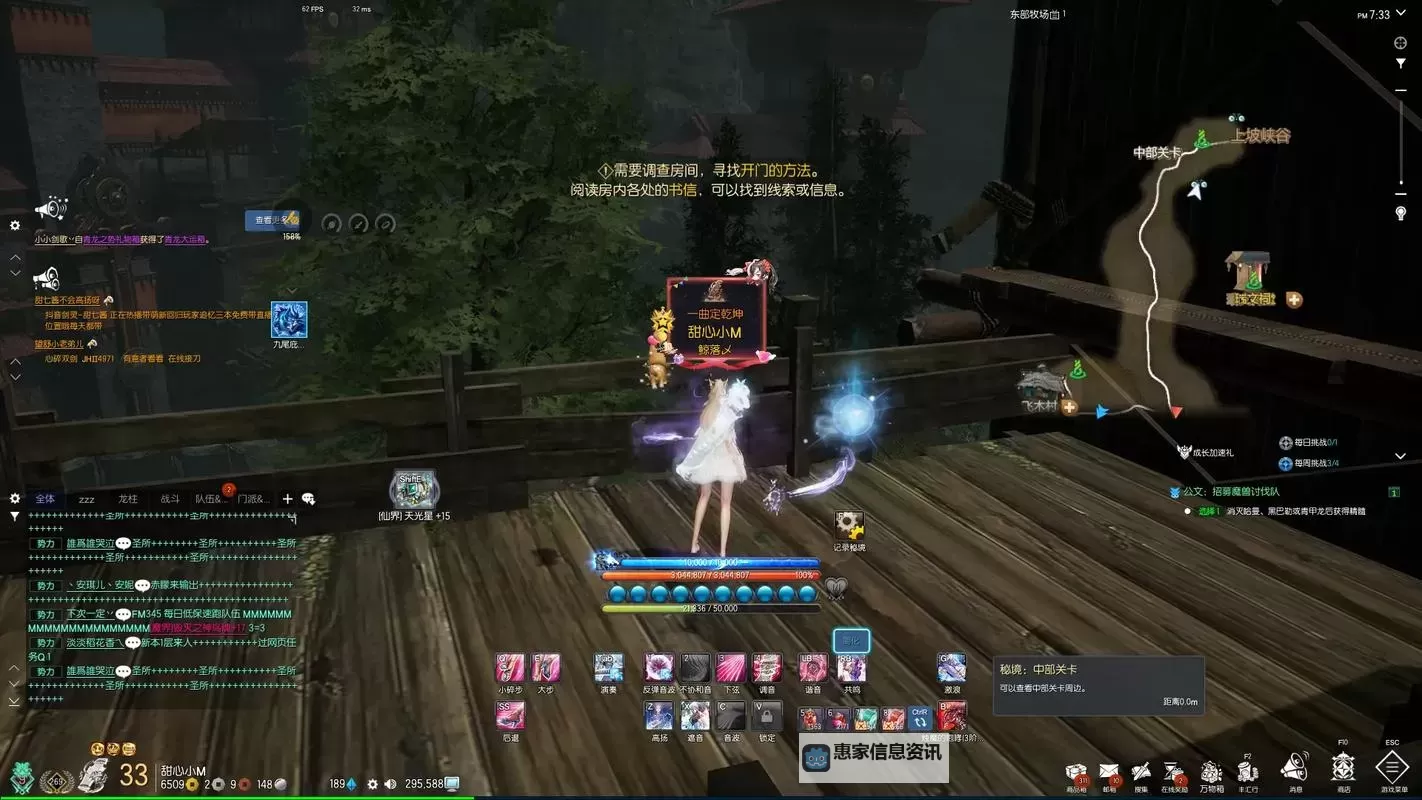
Task: Open the 商店 shop icon
Action: coord(1342,768)
